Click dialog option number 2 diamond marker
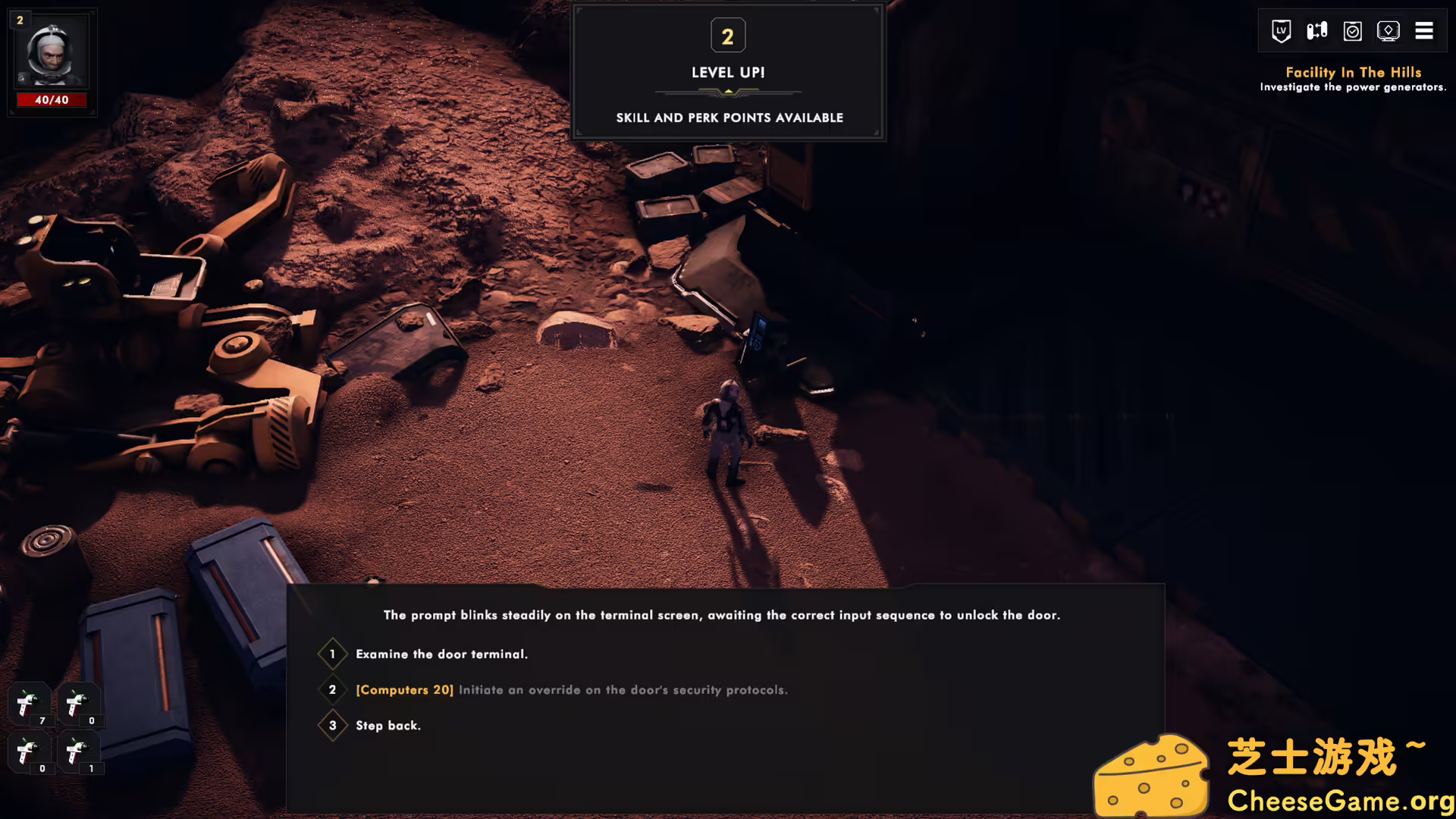The image size is (1456, 819). click(332, 690)
